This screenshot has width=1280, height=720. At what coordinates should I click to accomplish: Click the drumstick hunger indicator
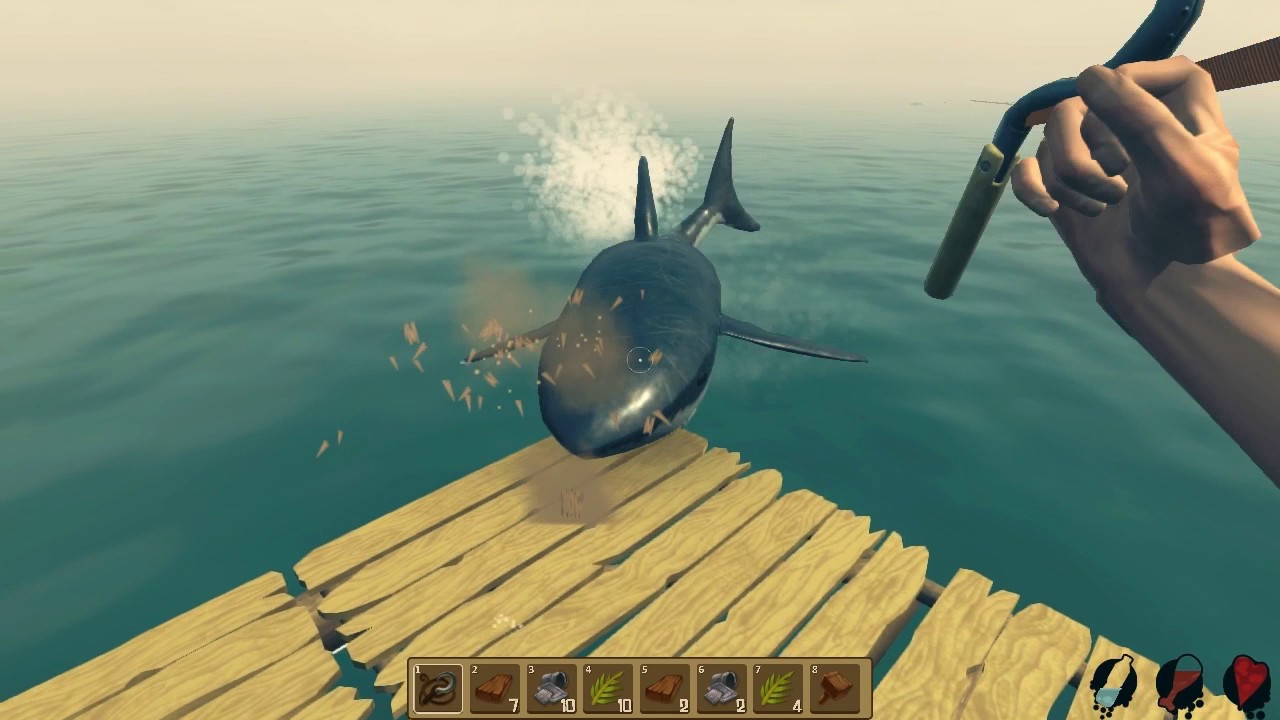click(1180, 683)
